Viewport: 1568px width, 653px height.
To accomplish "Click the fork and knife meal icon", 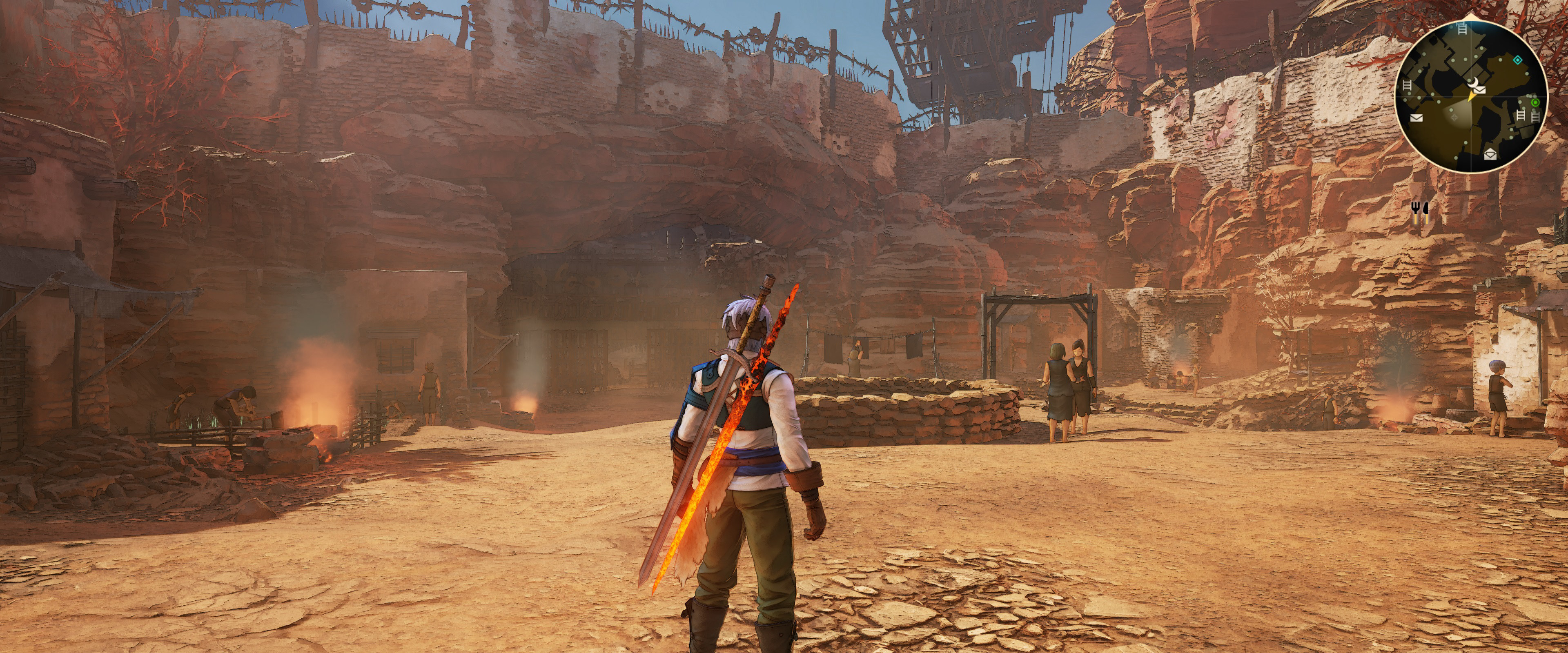I will pos(1419,209).
